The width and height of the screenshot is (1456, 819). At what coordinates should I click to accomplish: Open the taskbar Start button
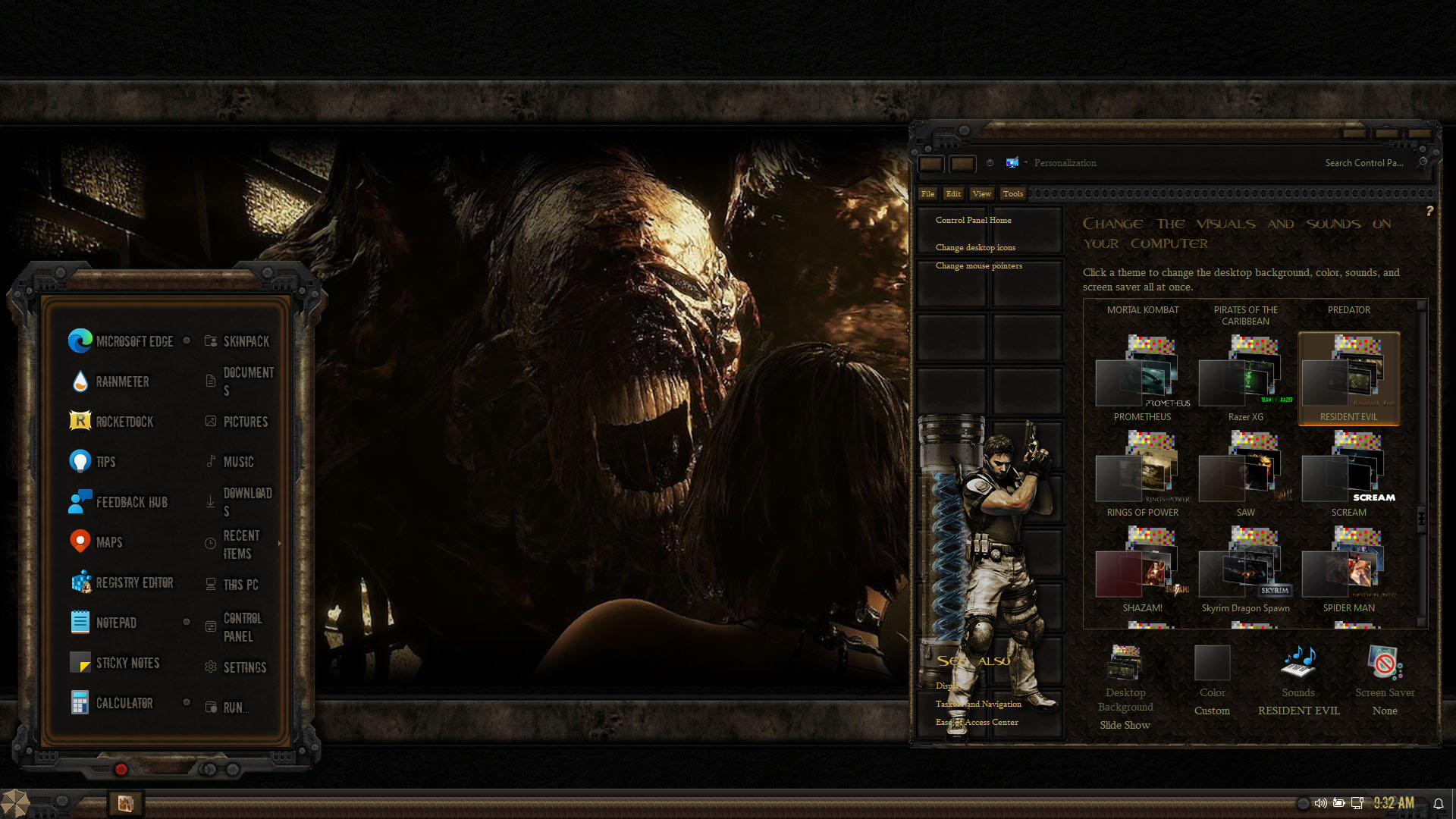pos(15,803)
